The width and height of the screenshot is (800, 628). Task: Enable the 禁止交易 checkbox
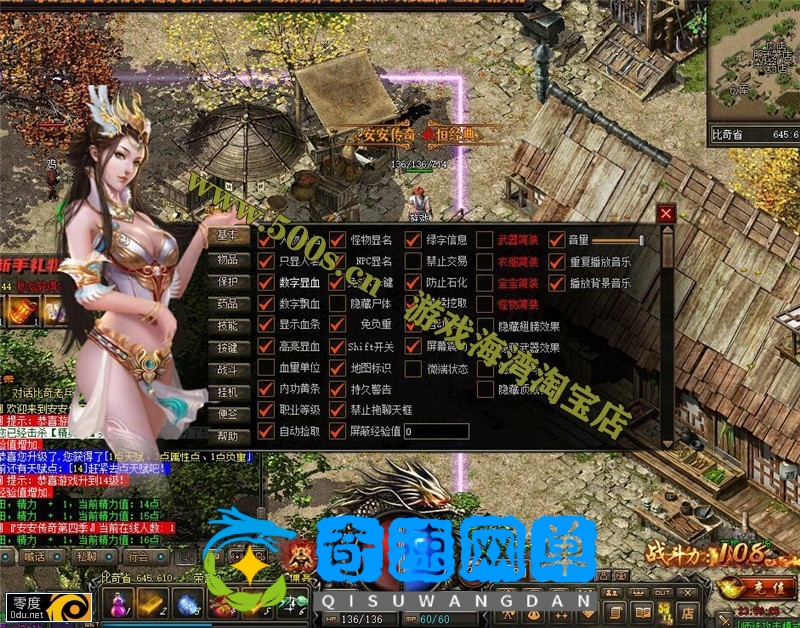413,261
